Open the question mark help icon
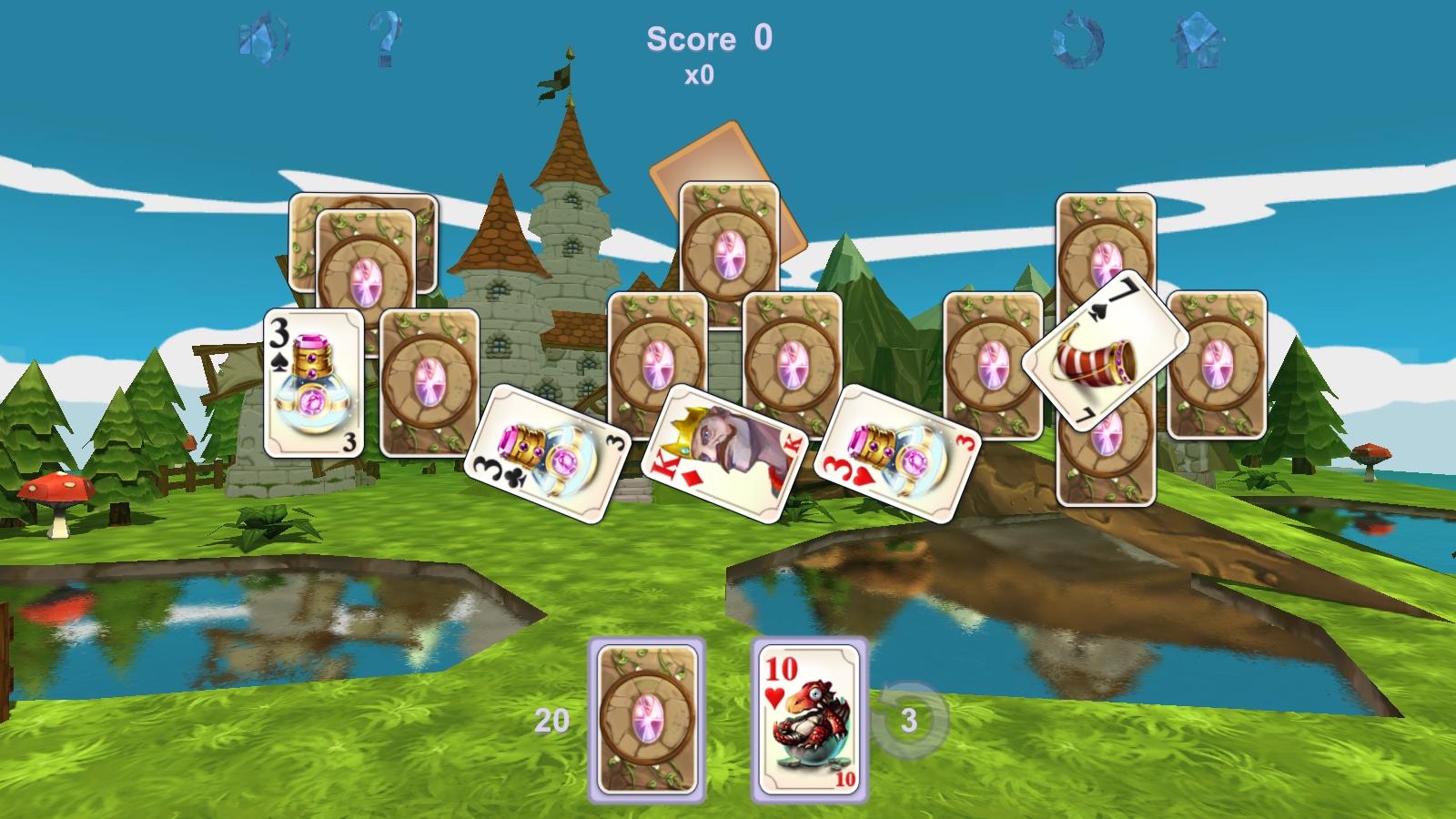 point(386,38)
